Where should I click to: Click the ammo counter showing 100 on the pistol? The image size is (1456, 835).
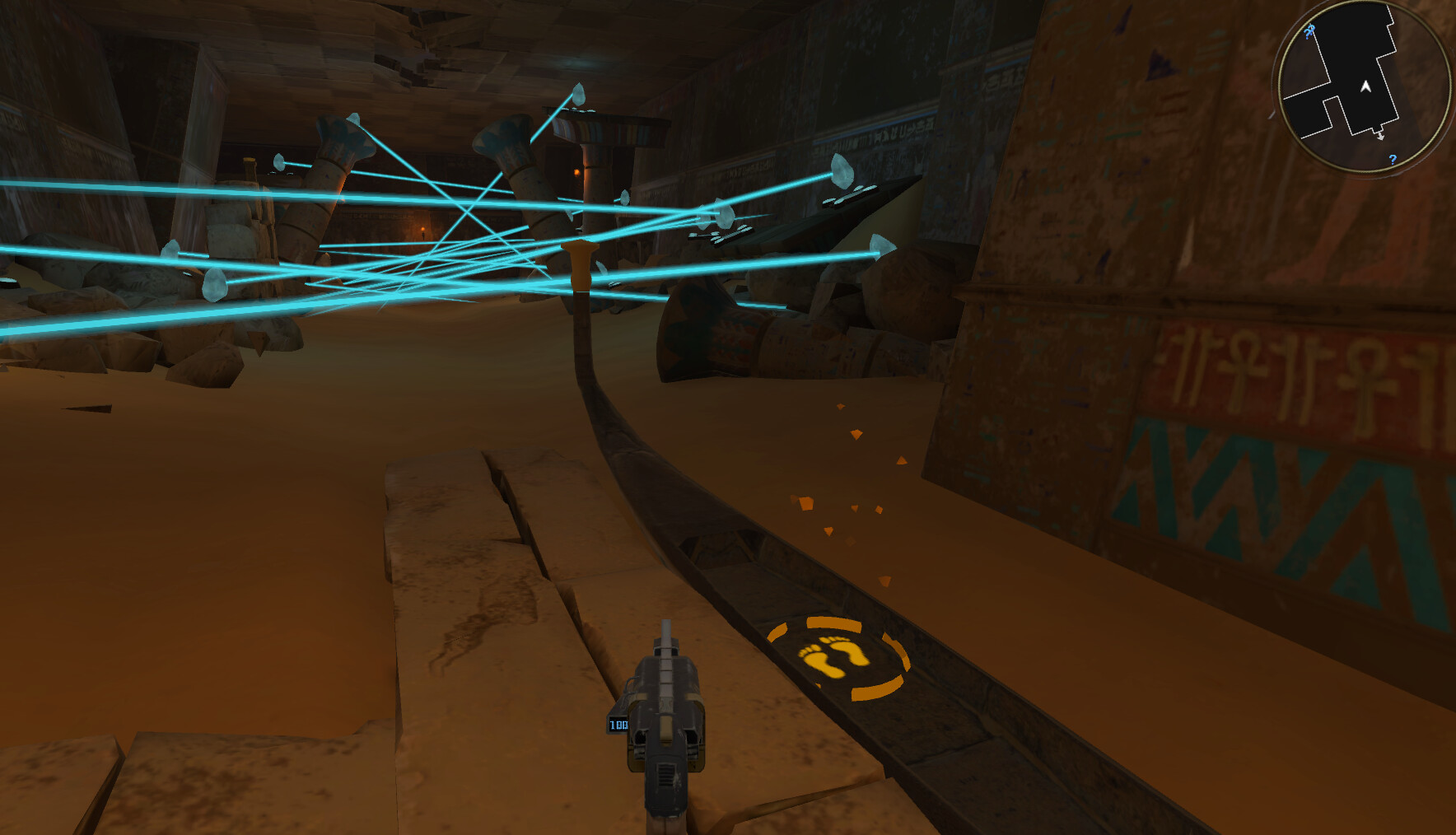click(617, 725)
